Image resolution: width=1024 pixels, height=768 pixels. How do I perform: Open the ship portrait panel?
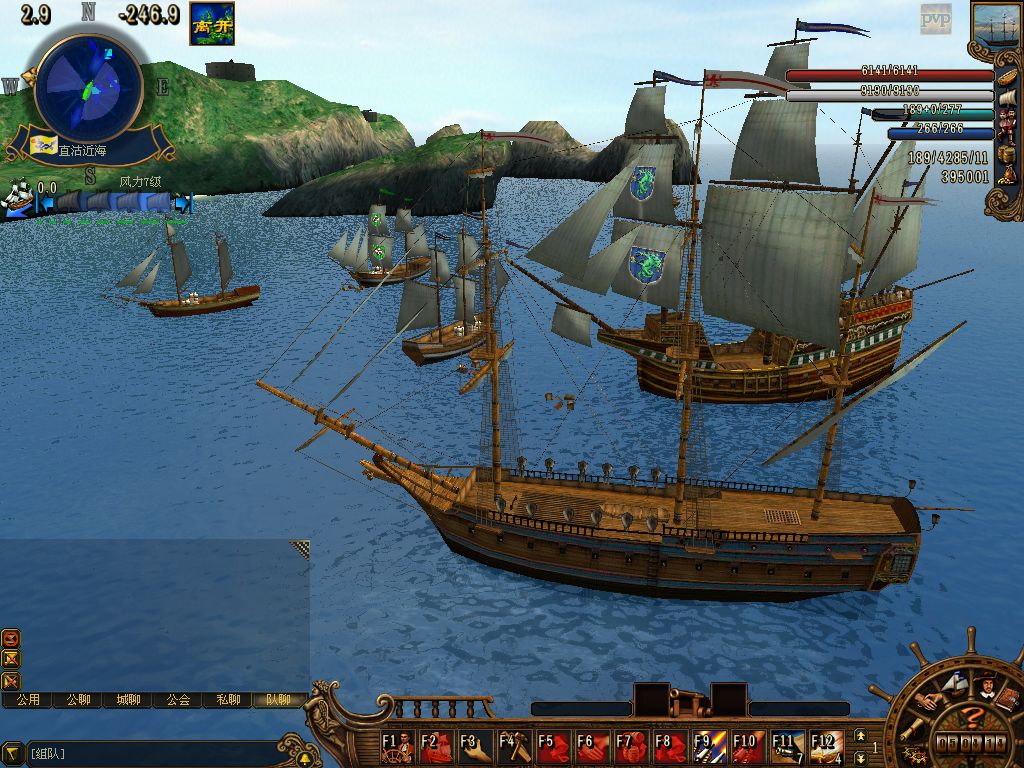pyautogui.click(x=996, y=27)
